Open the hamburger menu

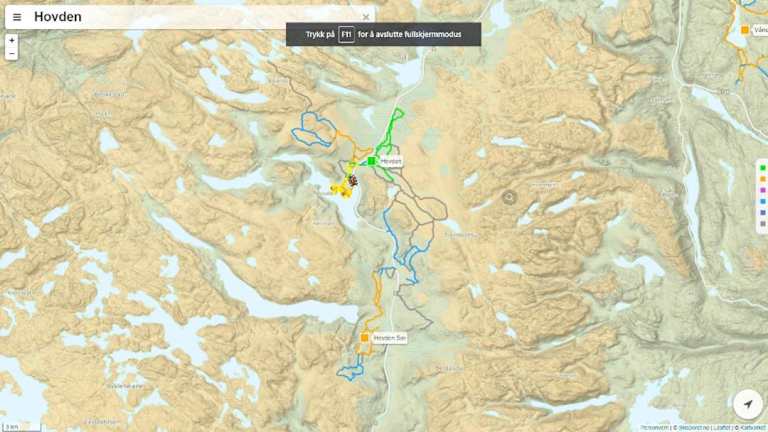17,17
